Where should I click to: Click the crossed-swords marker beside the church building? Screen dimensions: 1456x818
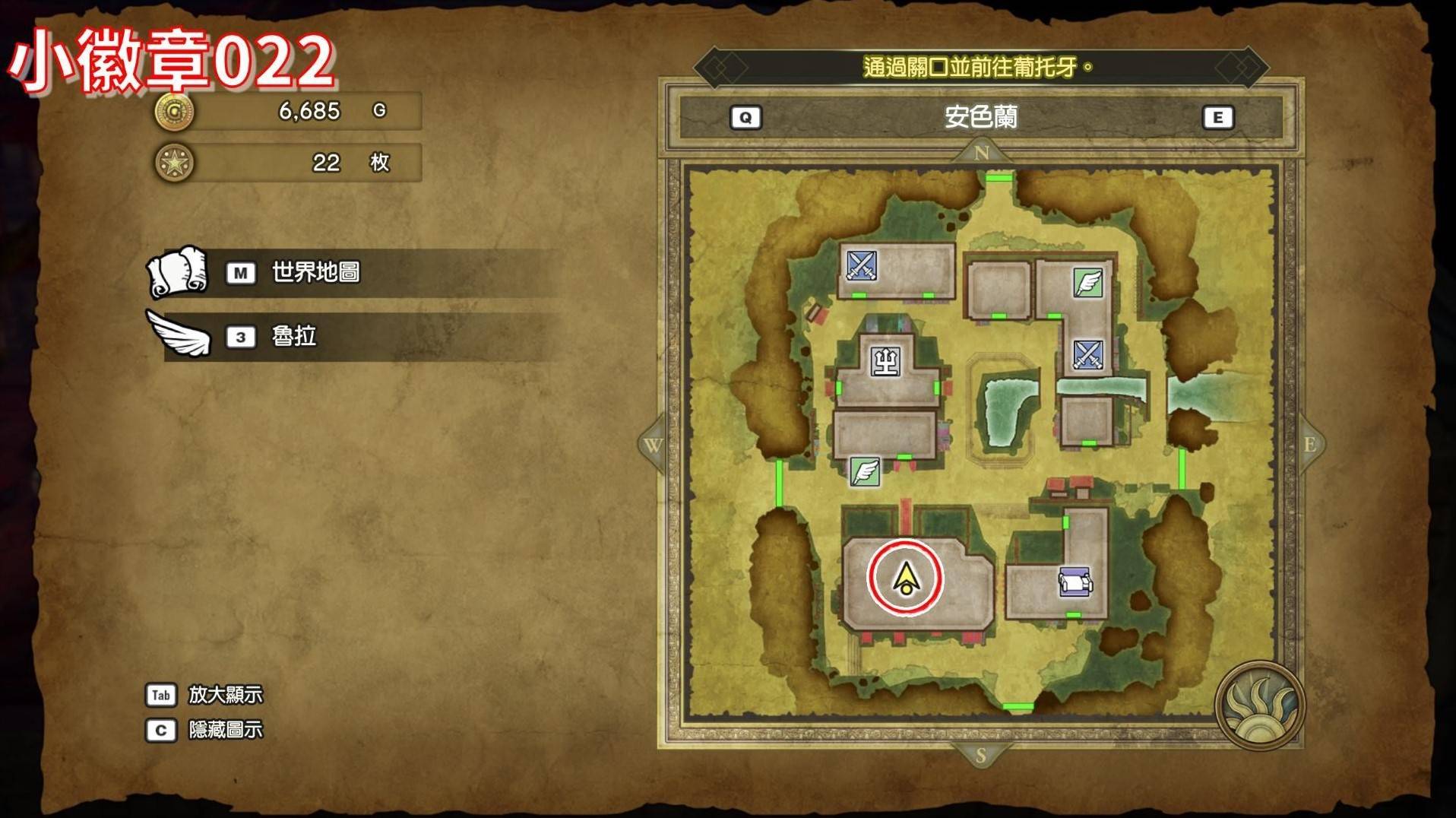[862, 265]
